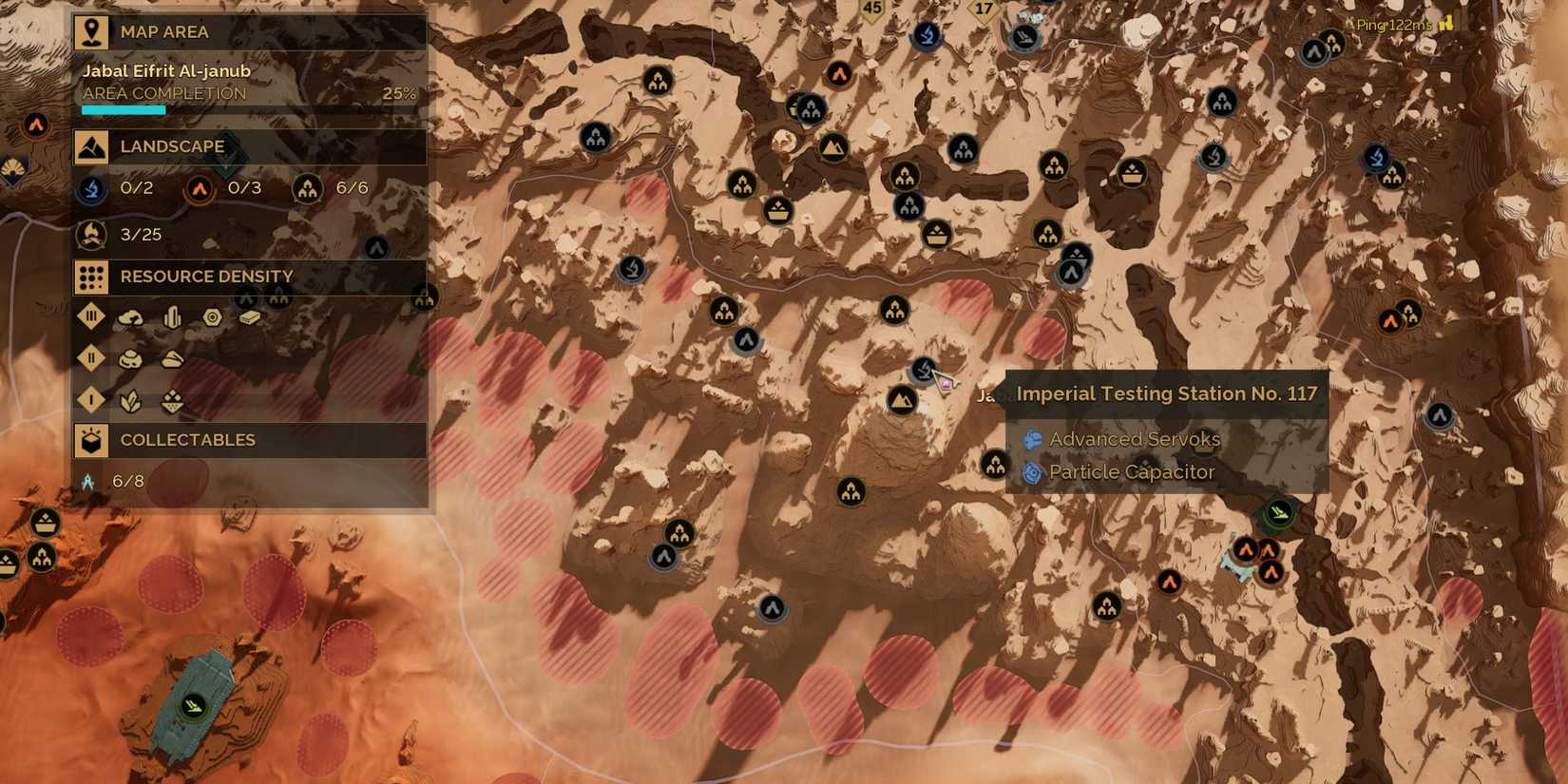Select the crystal resource icon in density tier III
Viewport: 1568px width, 784px height.
click(172, 316)
